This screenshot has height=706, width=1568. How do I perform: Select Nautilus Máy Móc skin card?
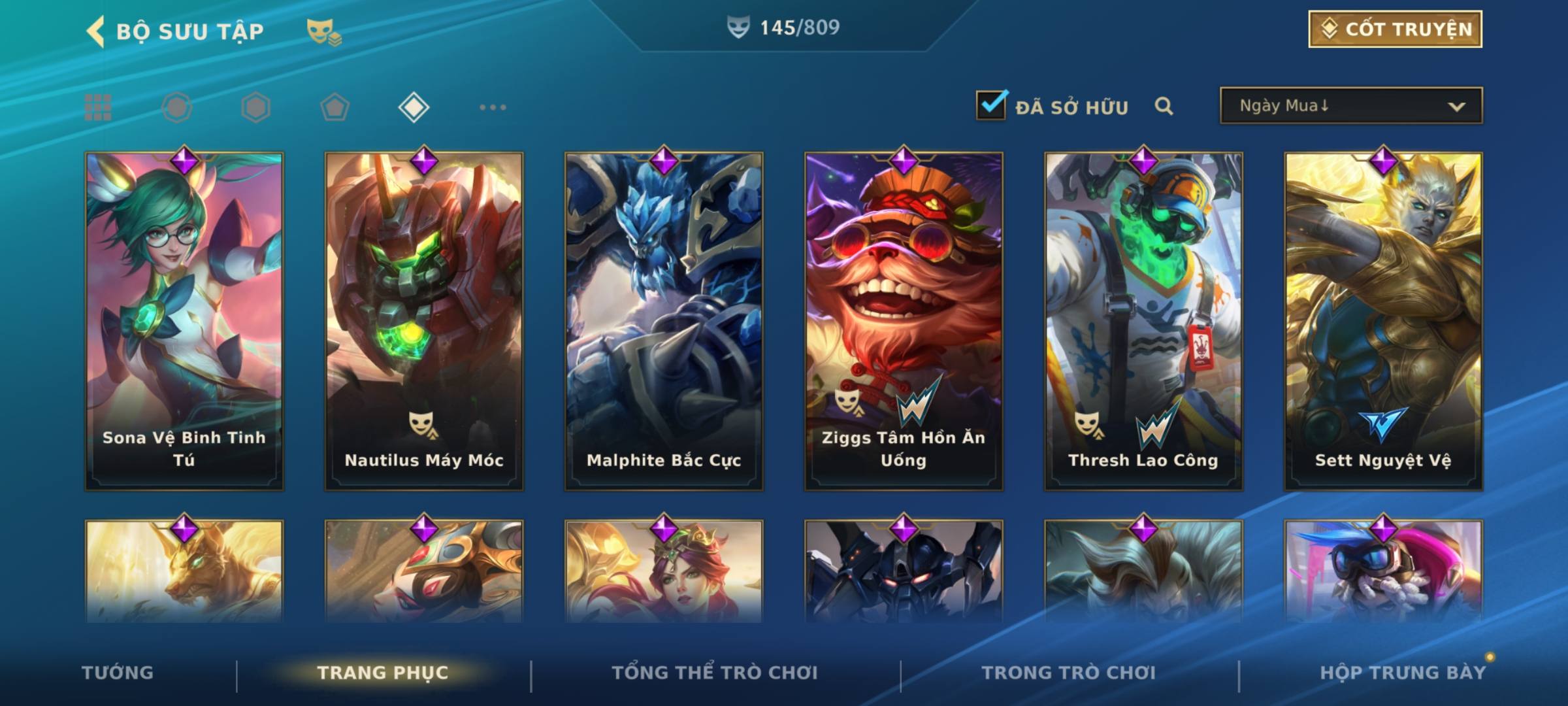424,320
